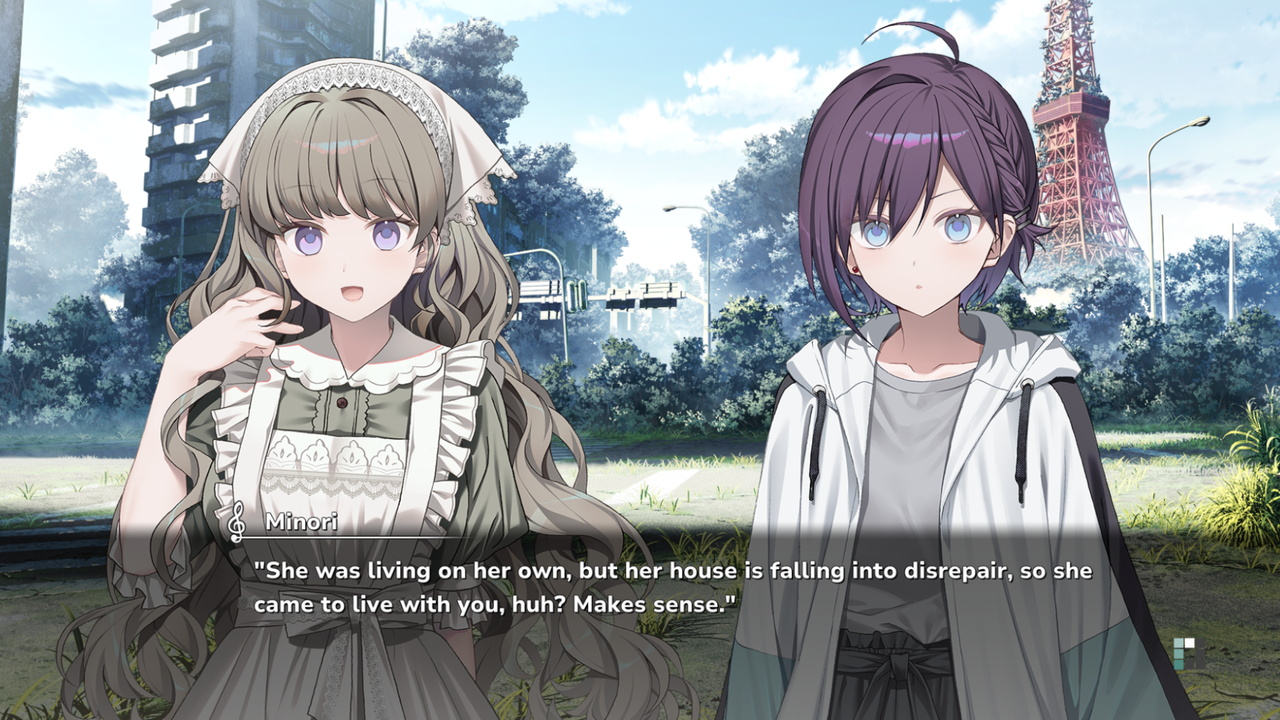This screenshot has width=1280, height=720.
Task: Click the dialogue box to advance the text
Action: tap(640, 590)
